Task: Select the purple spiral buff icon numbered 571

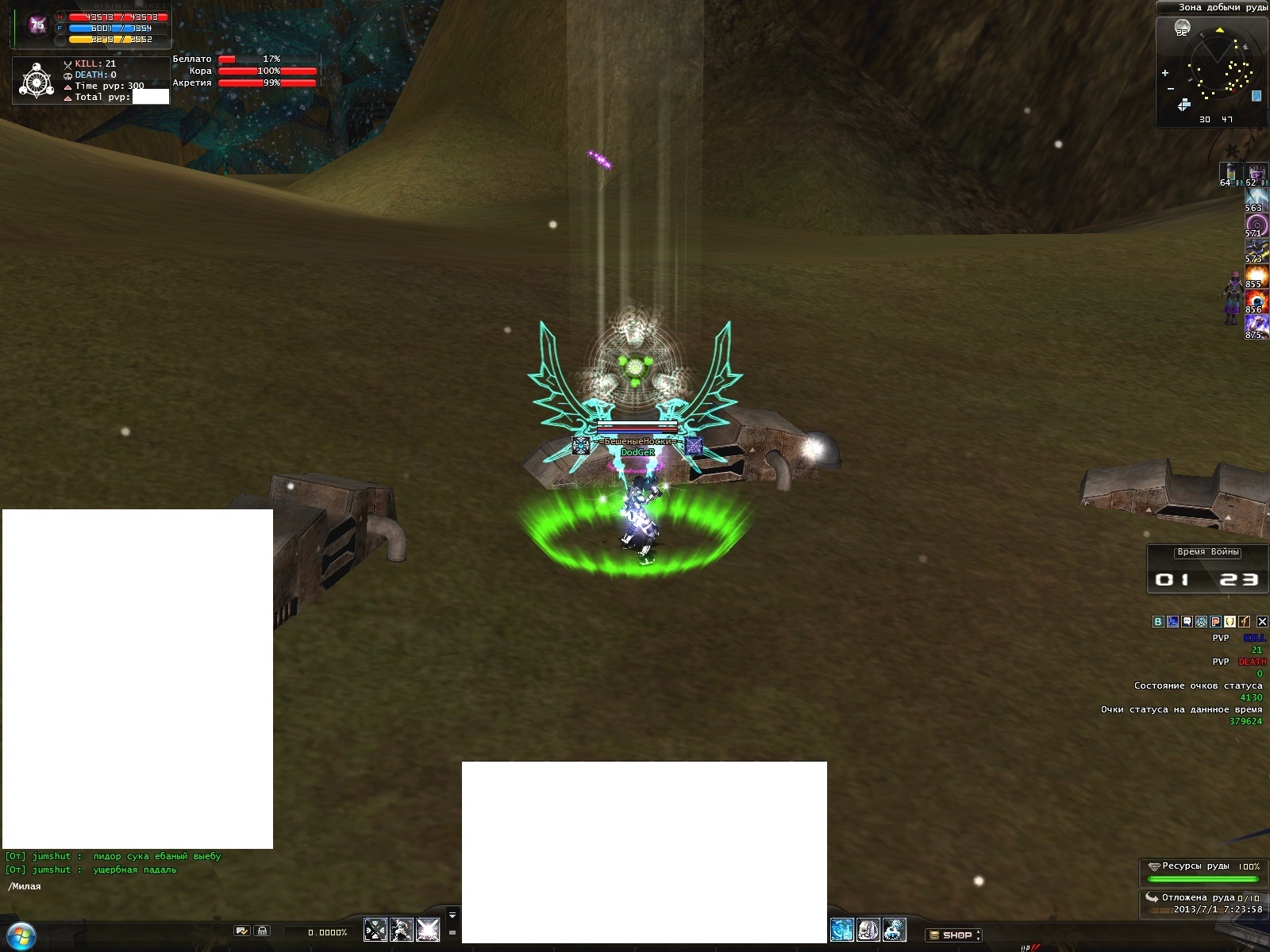Action: [1256, 225]
